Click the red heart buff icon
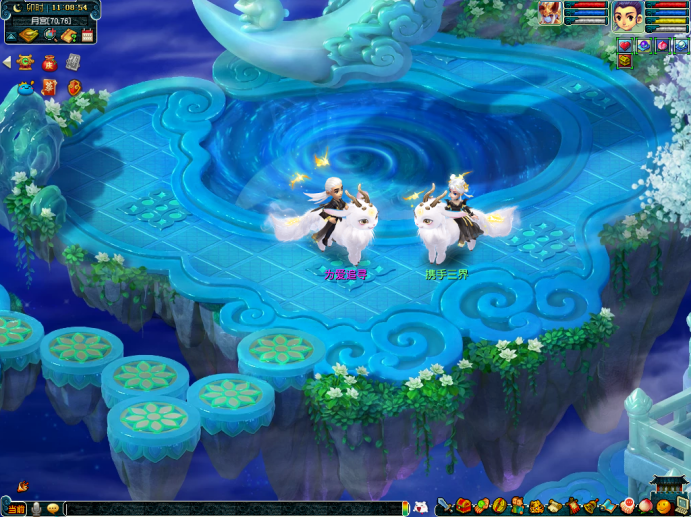Viewport: 692px width, 518px height. [x=626, y=45]
